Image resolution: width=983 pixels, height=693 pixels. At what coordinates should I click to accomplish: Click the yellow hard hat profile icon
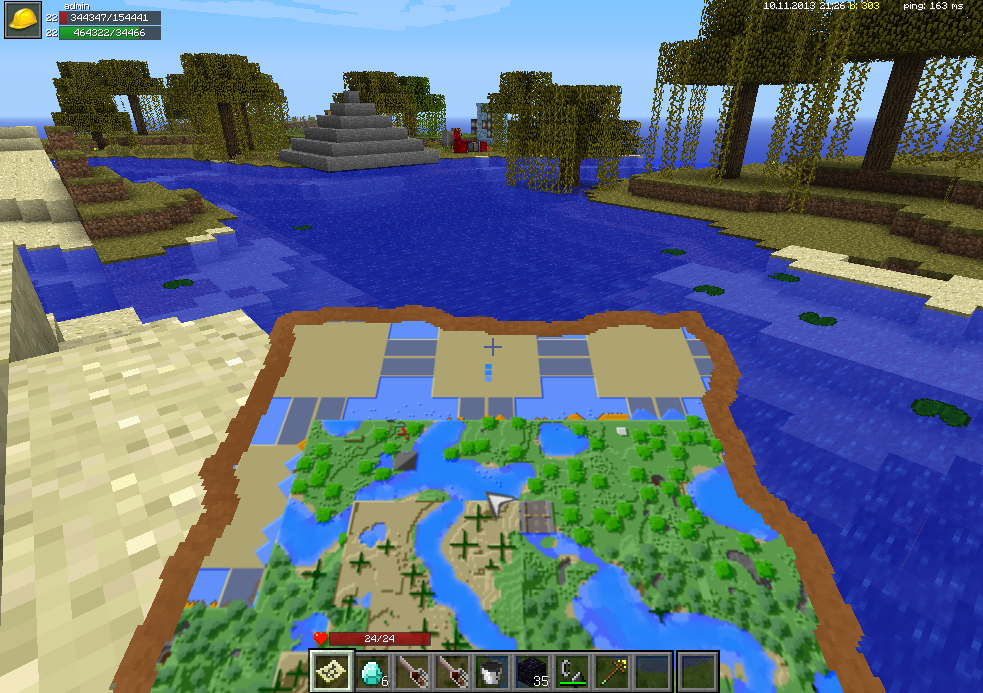[x=22, y=21]
